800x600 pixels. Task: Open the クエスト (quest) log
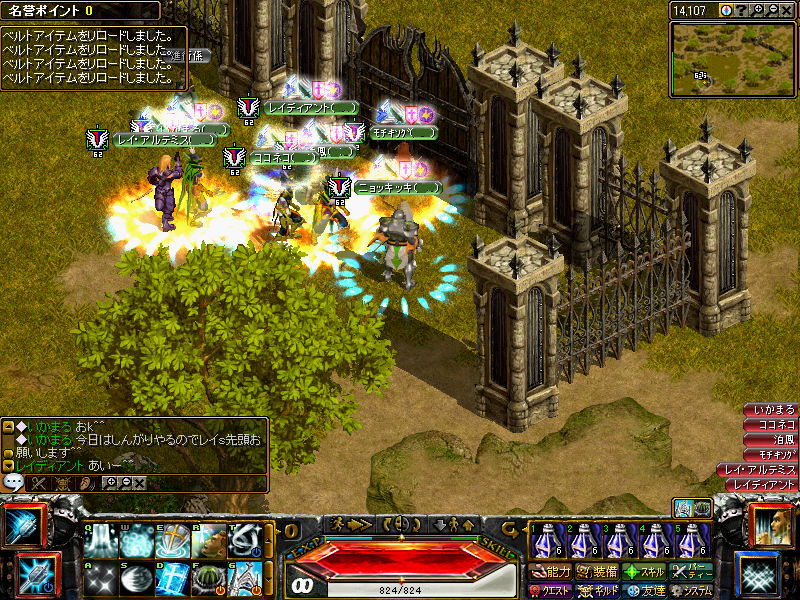pos(550,591)
